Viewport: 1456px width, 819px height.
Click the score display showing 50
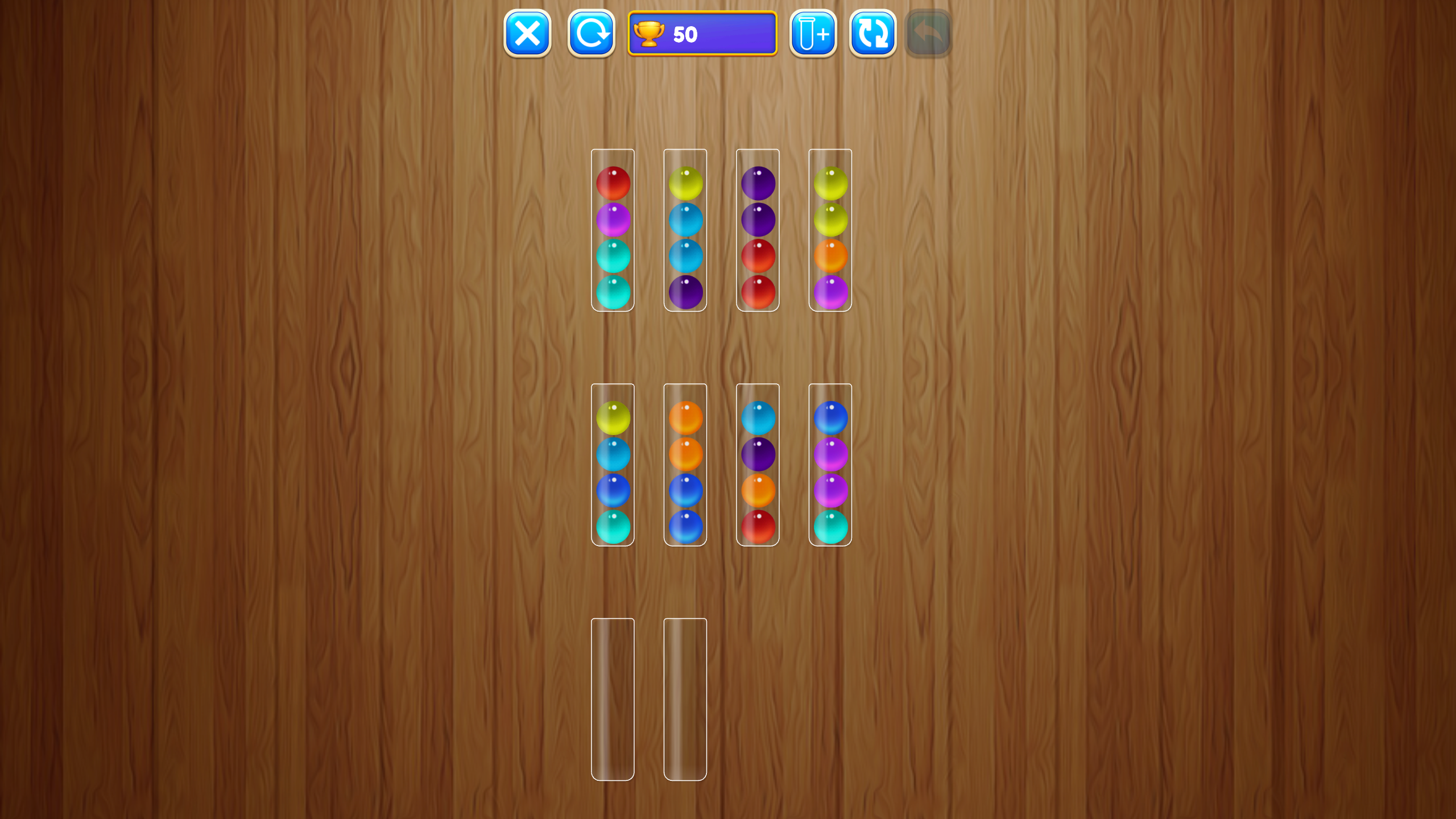point(702,34)
